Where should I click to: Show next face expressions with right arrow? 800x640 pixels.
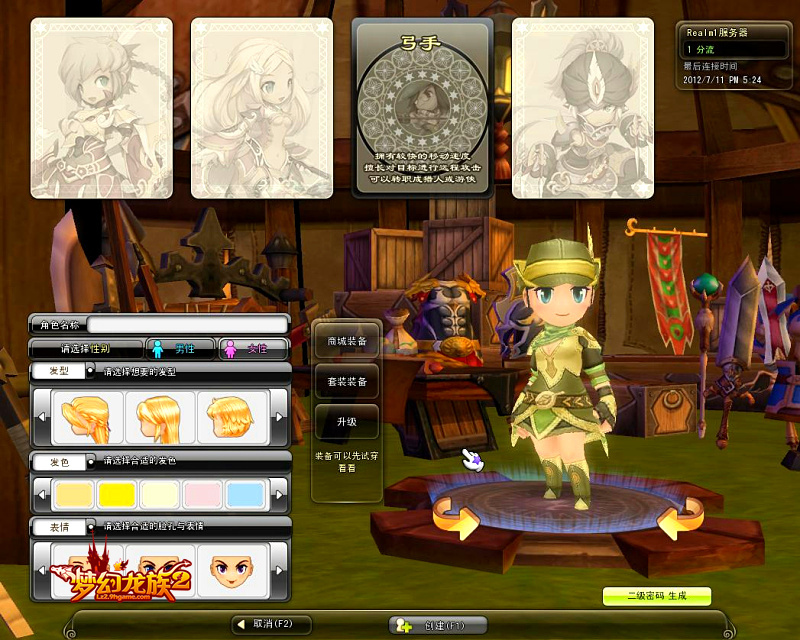281,572
